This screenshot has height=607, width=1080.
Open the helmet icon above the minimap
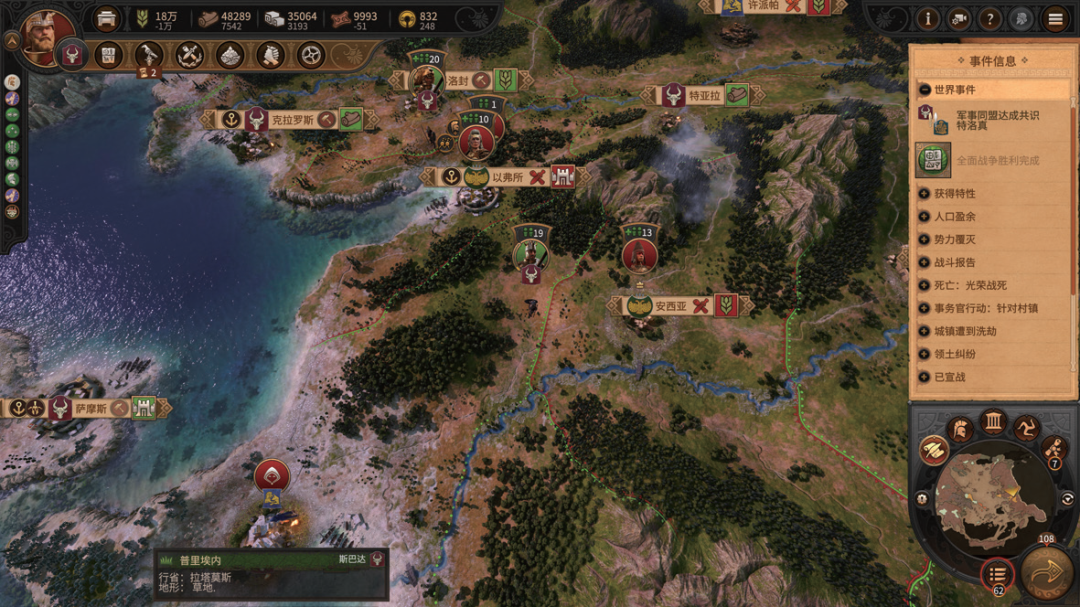click(x=959, y=429)
